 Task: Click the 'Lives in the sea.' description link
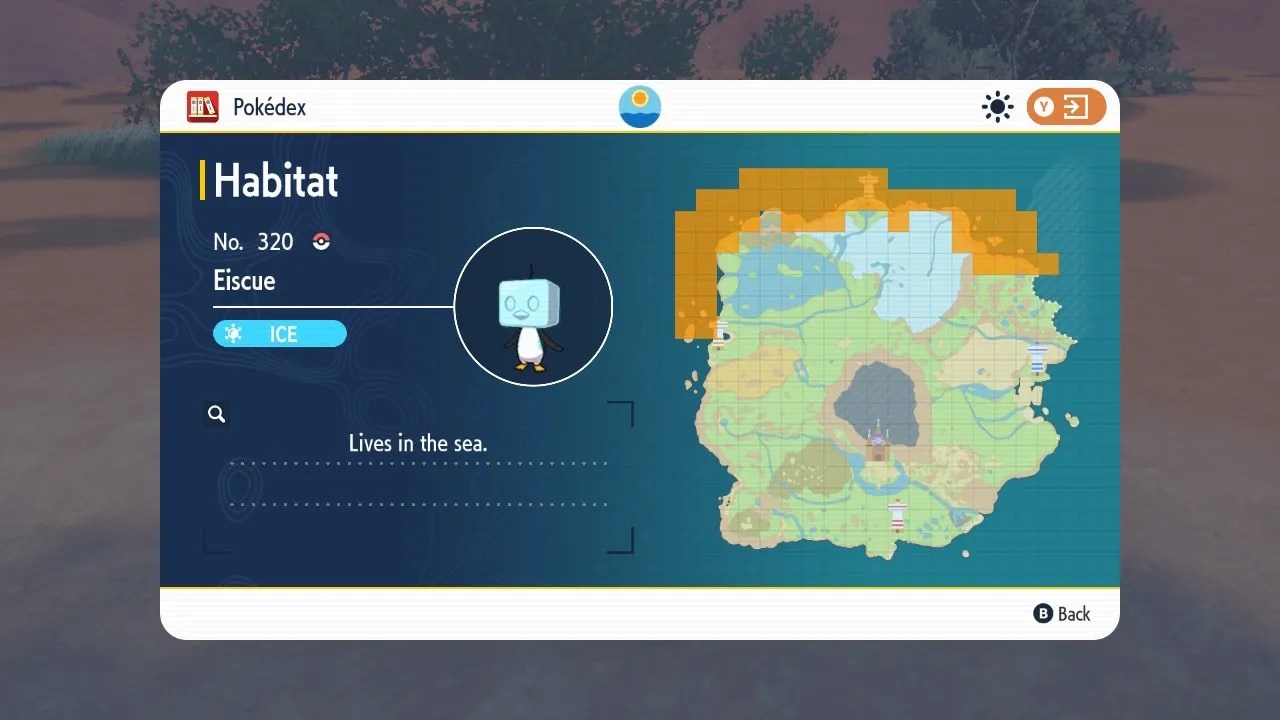point(417,443)
